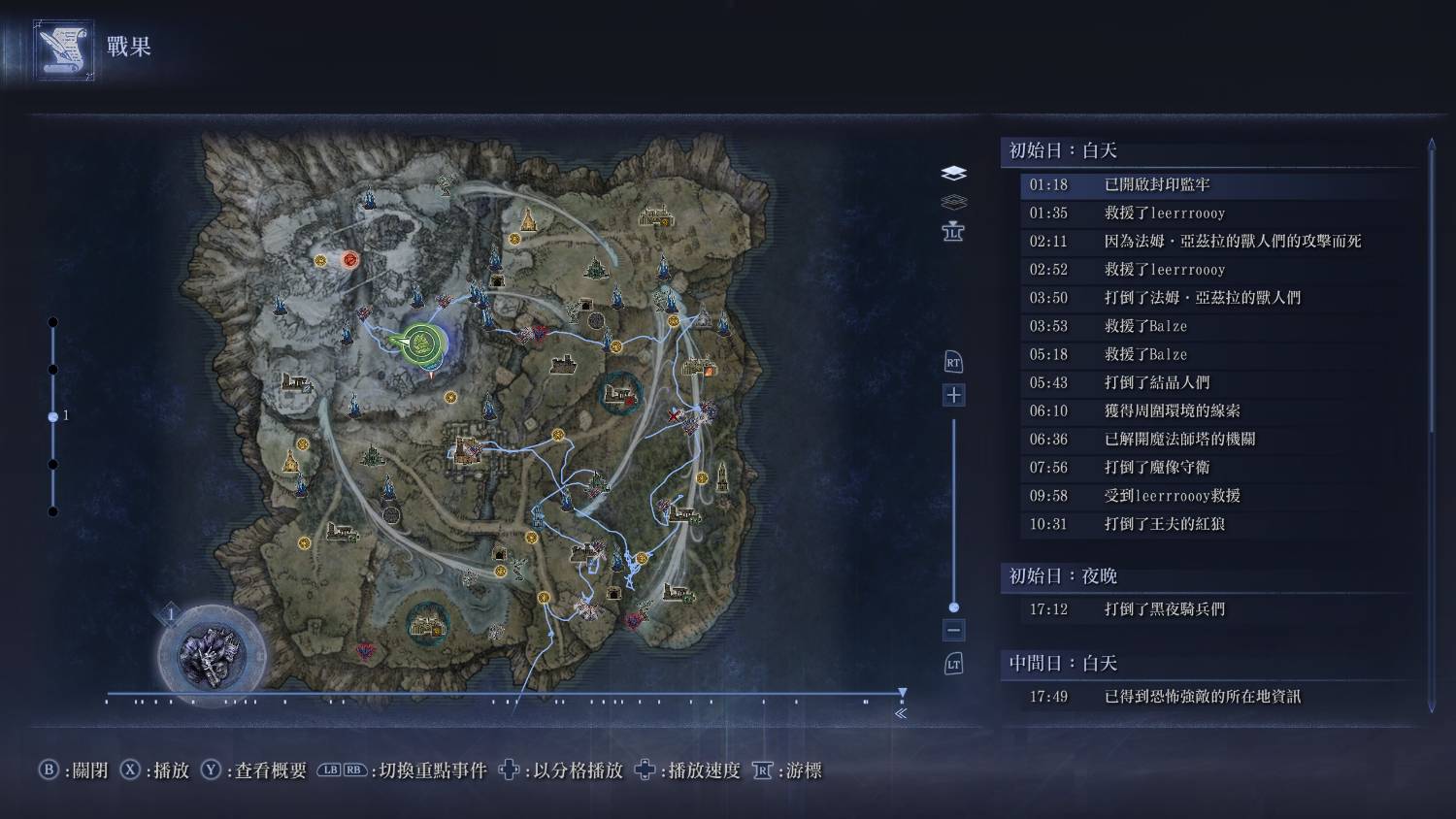This screenshot has height=819, width=1456.
Task: Click the event list scrollbar
Action: [1431, 291]
